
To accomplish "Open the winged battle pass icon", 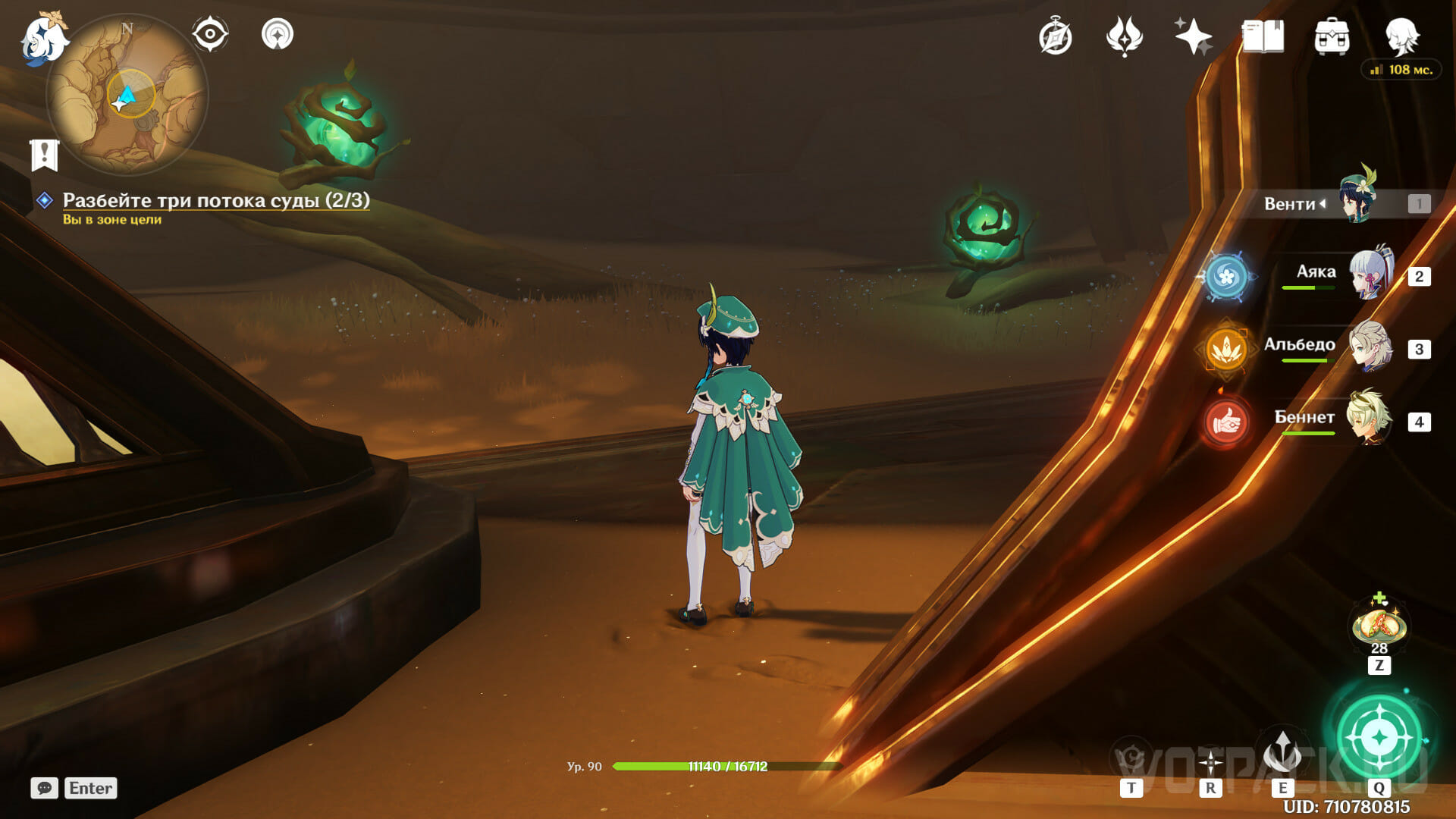I will tap(1124, 36).
